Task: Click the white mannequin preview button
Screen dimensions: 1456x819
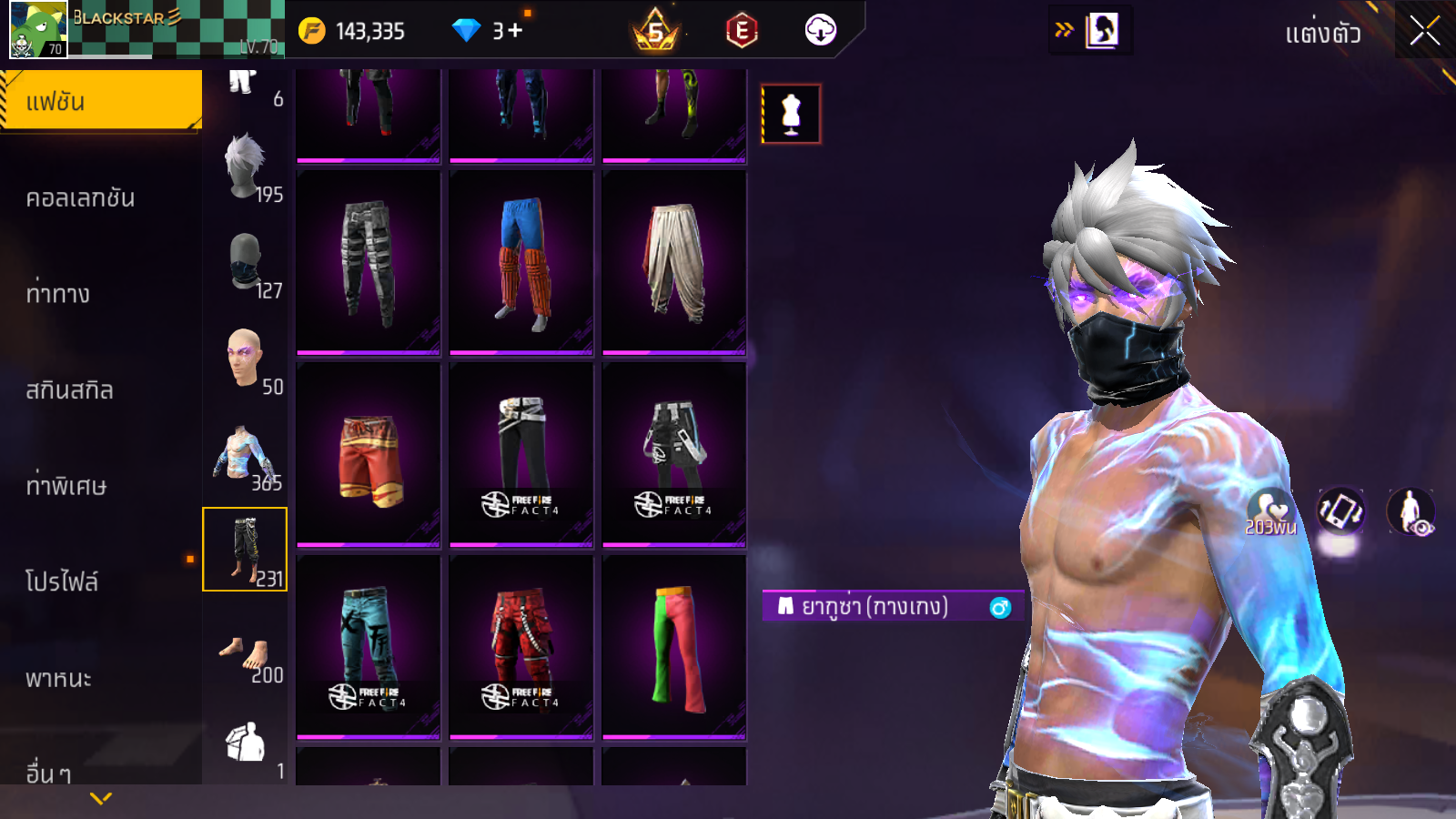Action: tap(791, 114)
